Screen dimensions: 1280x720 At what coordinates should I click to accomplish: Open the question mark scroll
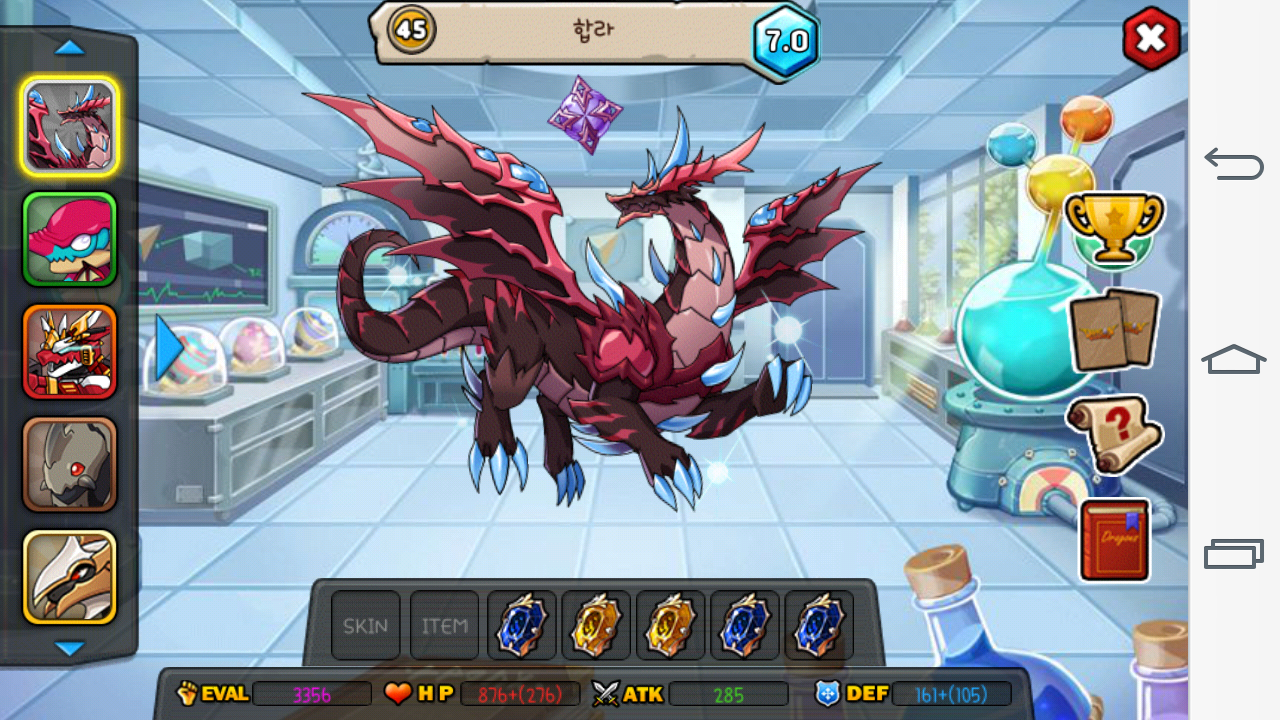[x=1114, y=434]
